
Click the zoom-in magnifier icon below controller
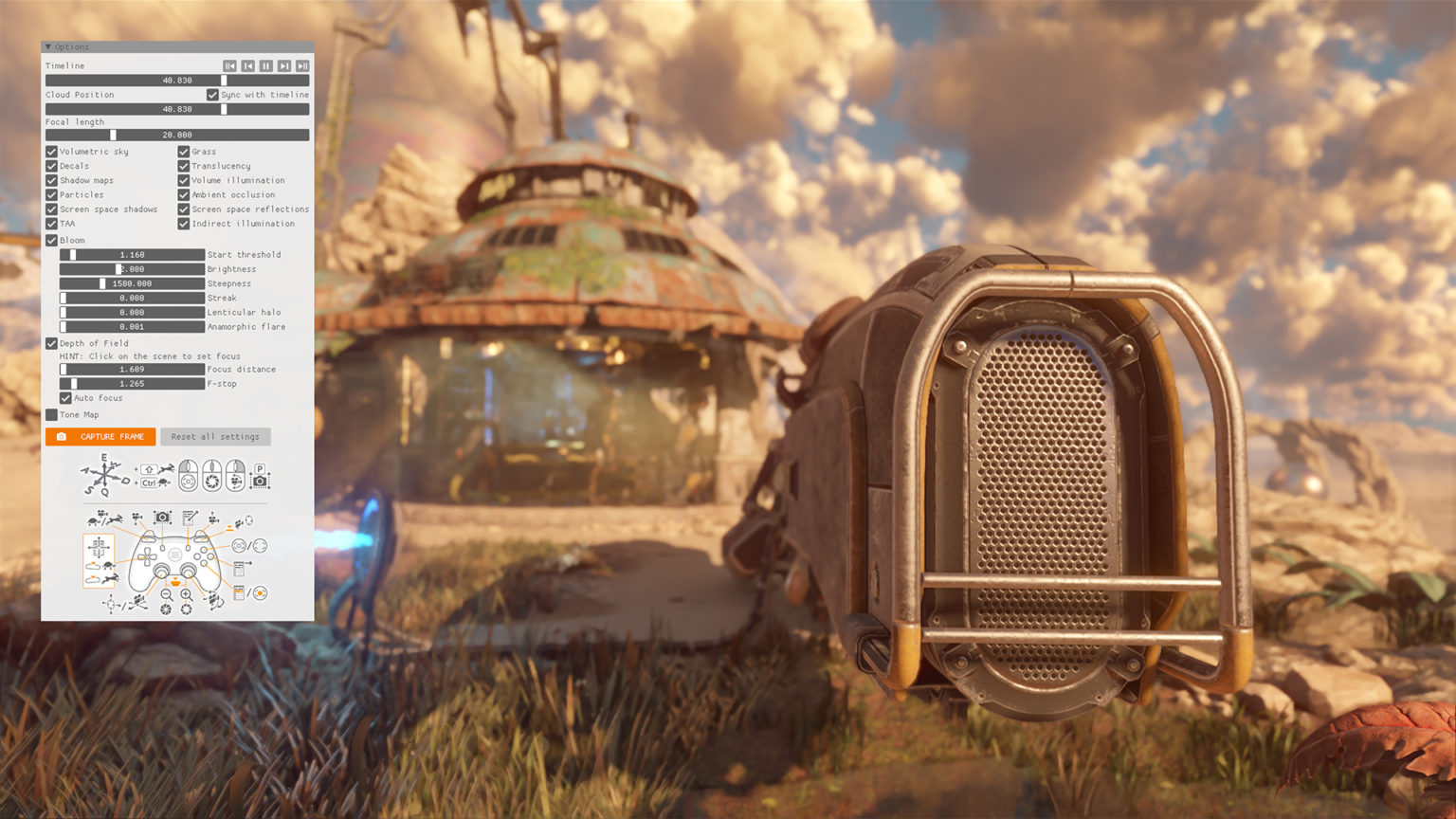point(186,595)
